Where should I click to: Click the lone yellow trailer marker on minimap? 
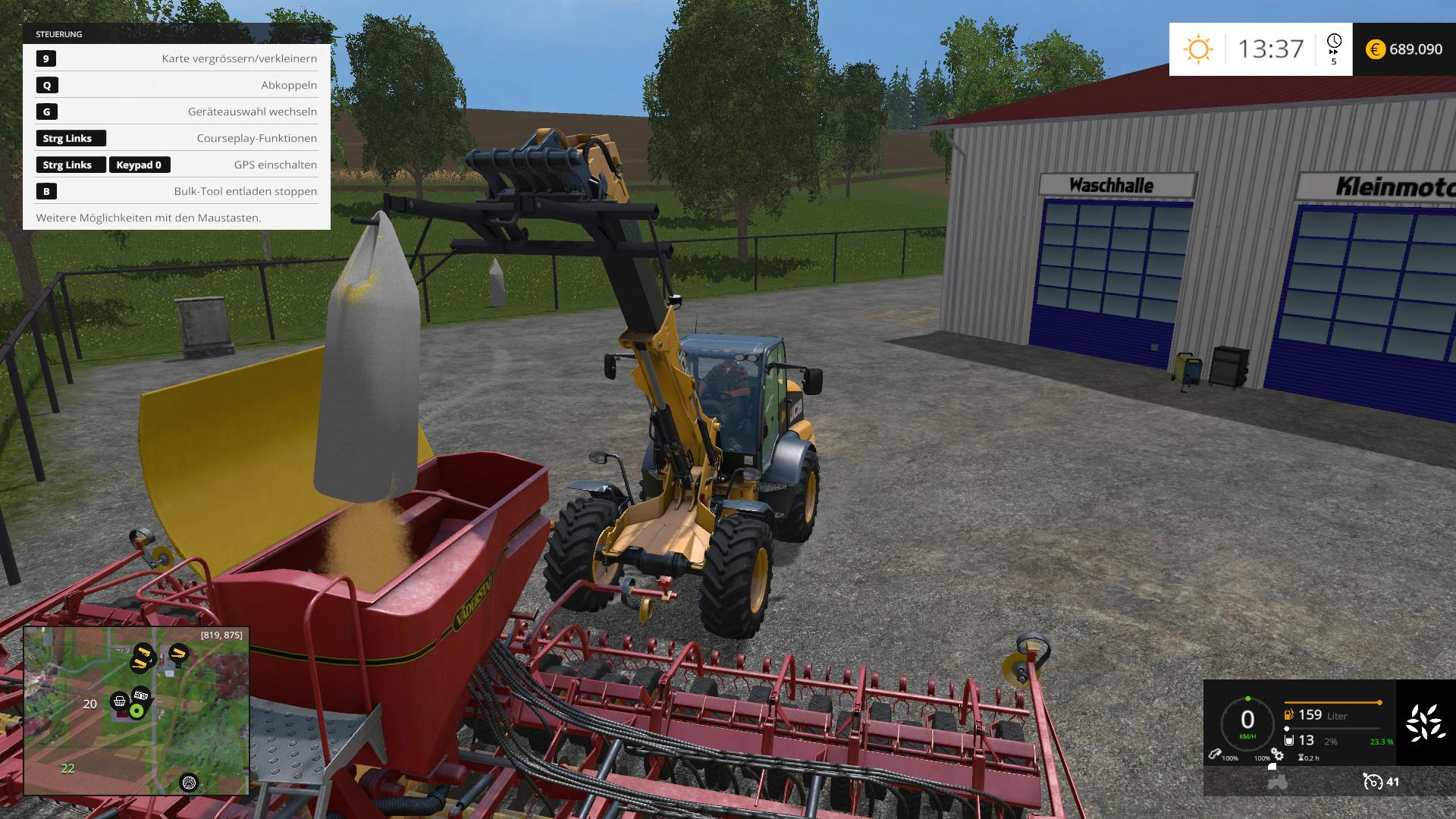click(178, 652)
